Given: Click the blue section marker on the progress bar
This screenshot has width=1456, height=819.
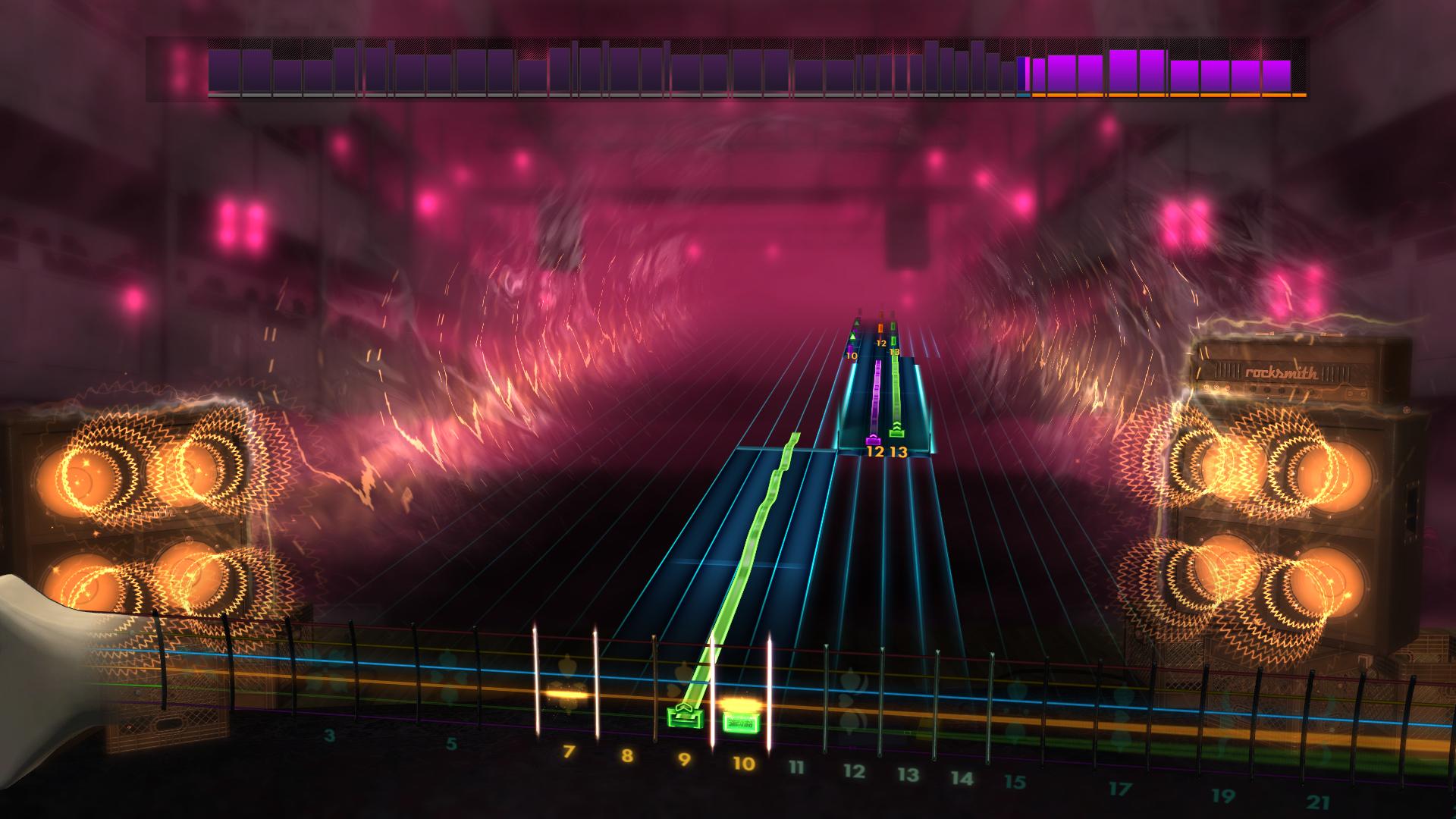Looking at the screenshot, I should 1024,96.
